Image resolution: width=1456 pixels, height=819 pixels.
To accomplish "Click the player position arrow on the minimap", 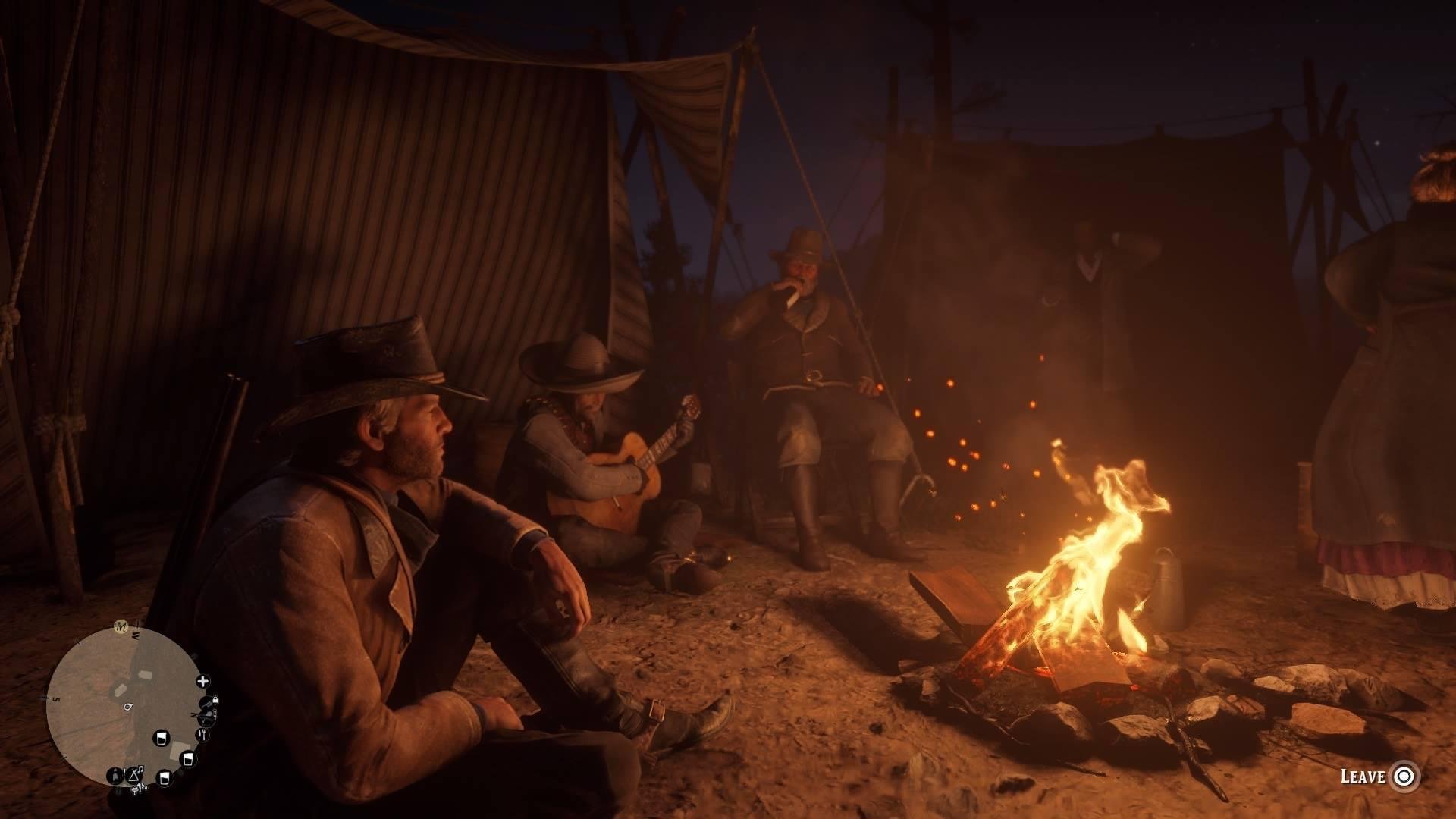I will (x=127, y=707).
